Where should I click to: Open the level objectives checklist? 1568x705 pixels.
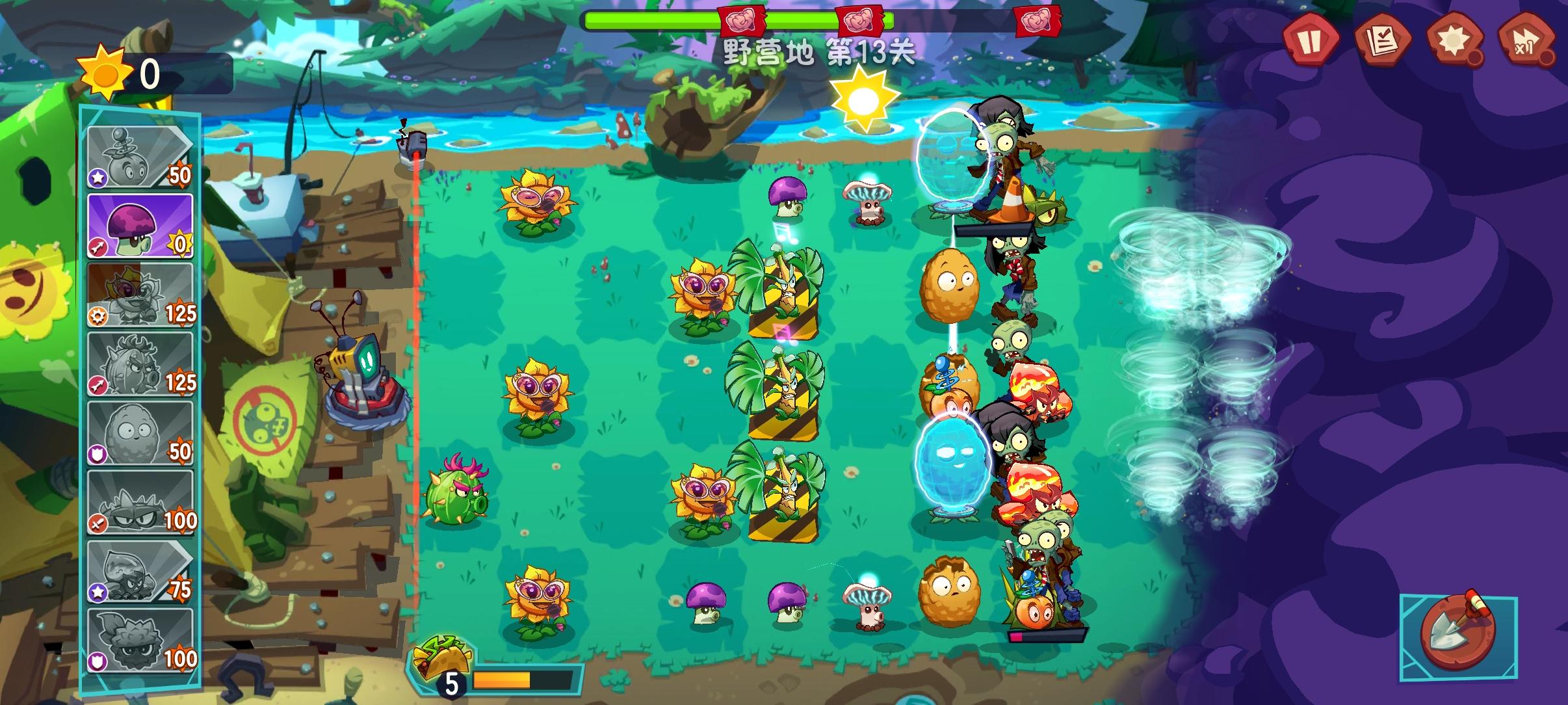tap(1385, 42)
